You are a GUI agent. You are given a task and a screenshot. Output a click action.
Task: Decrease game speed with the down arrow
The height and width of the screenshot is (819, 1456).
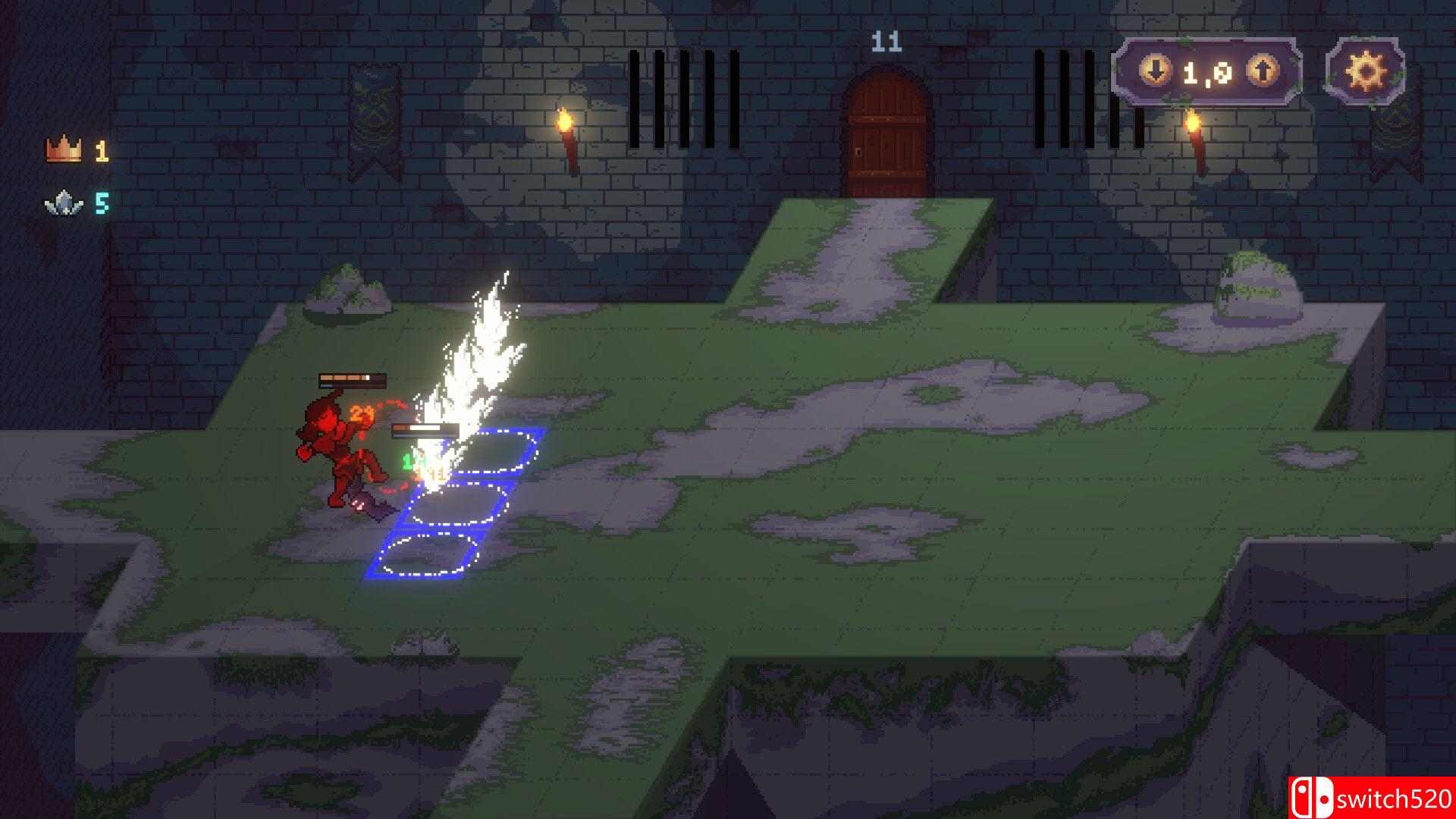click(x=1156, y=70)
